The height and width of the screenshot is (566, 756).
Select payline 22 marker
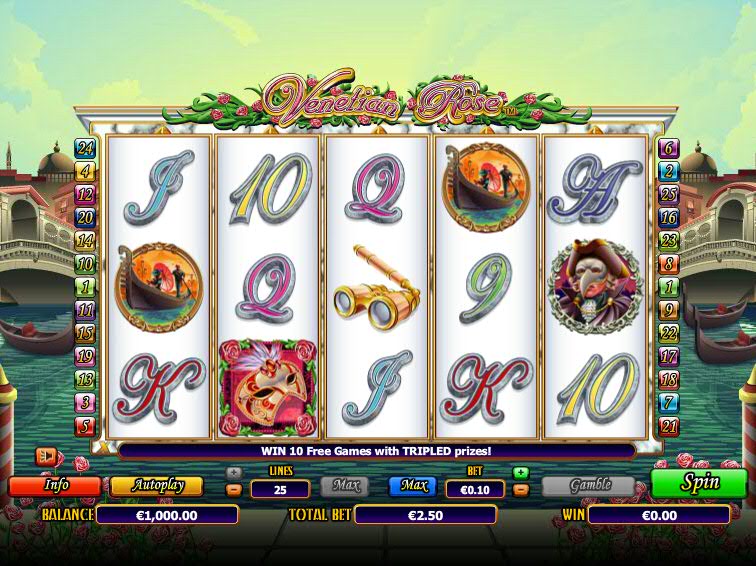coord(669,334)
